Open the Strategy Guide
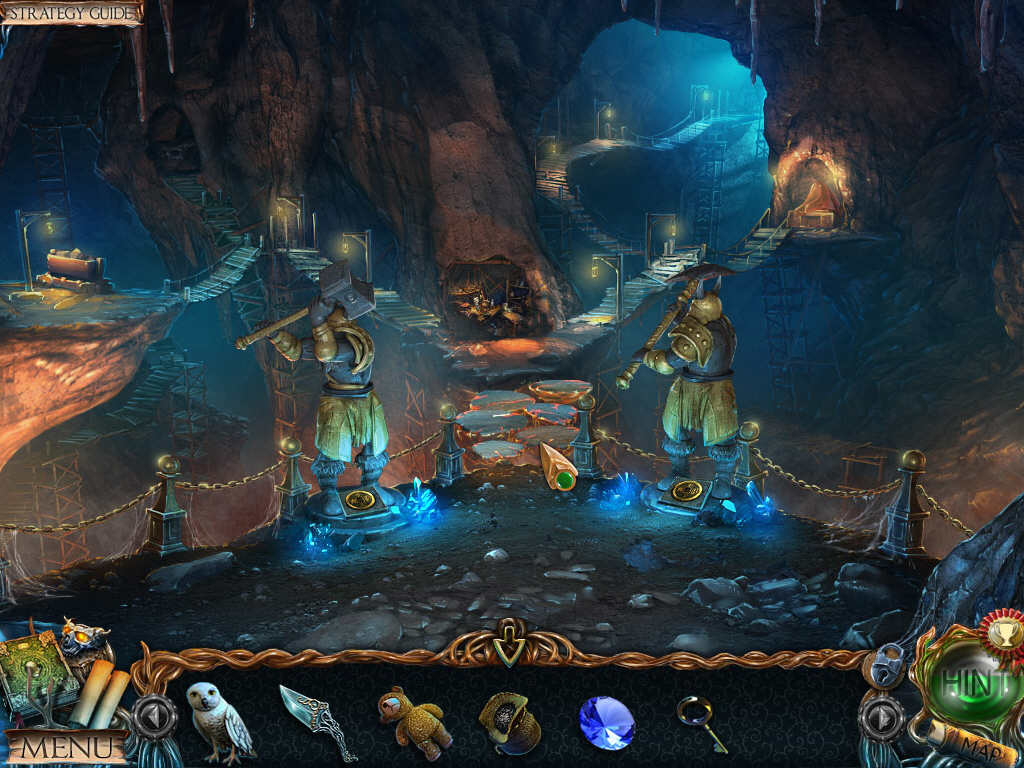Screen dimensions: 1024x768 [x=70, y=13]
